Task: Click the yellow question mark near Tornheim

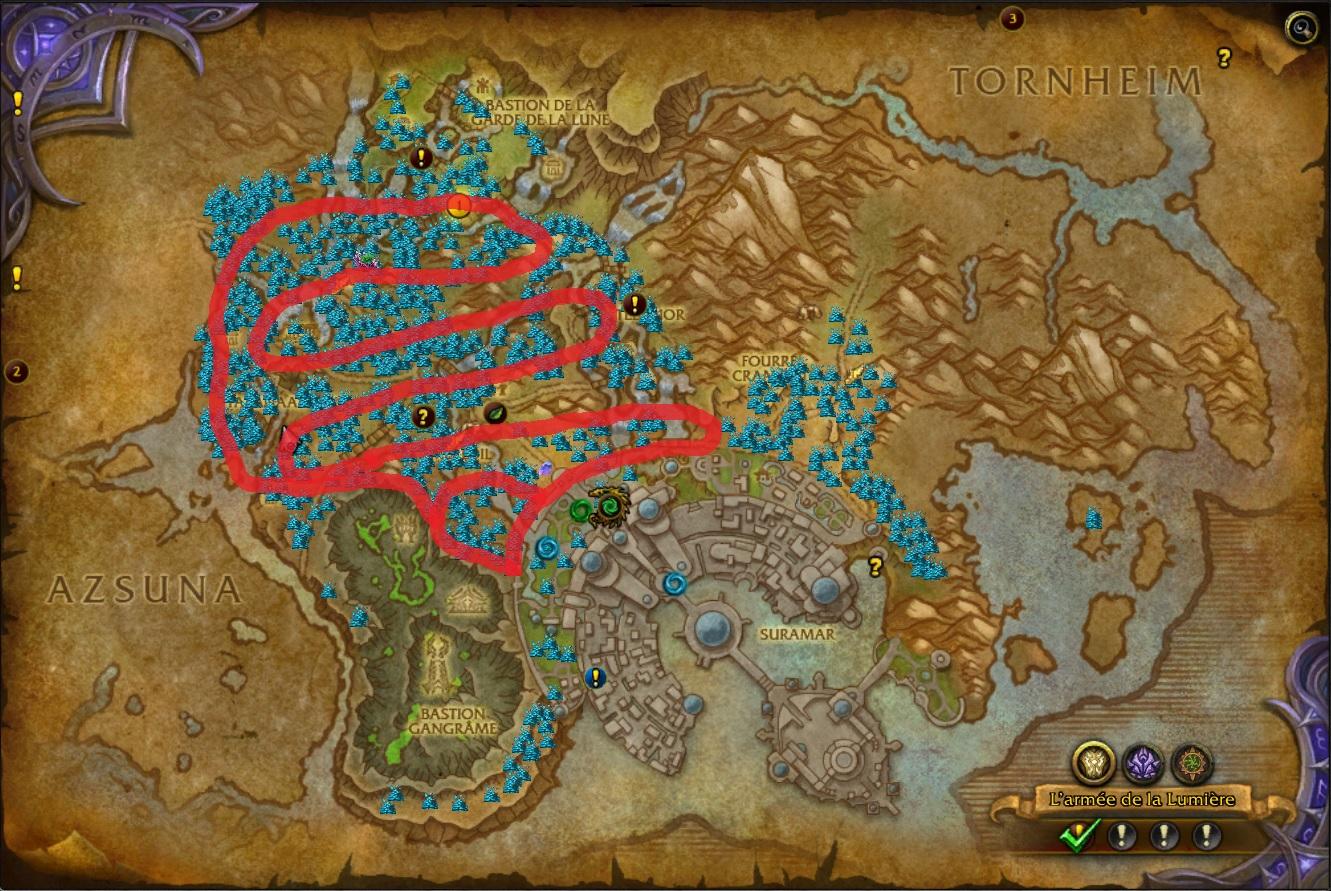Action: click(x=1224, y=58)
